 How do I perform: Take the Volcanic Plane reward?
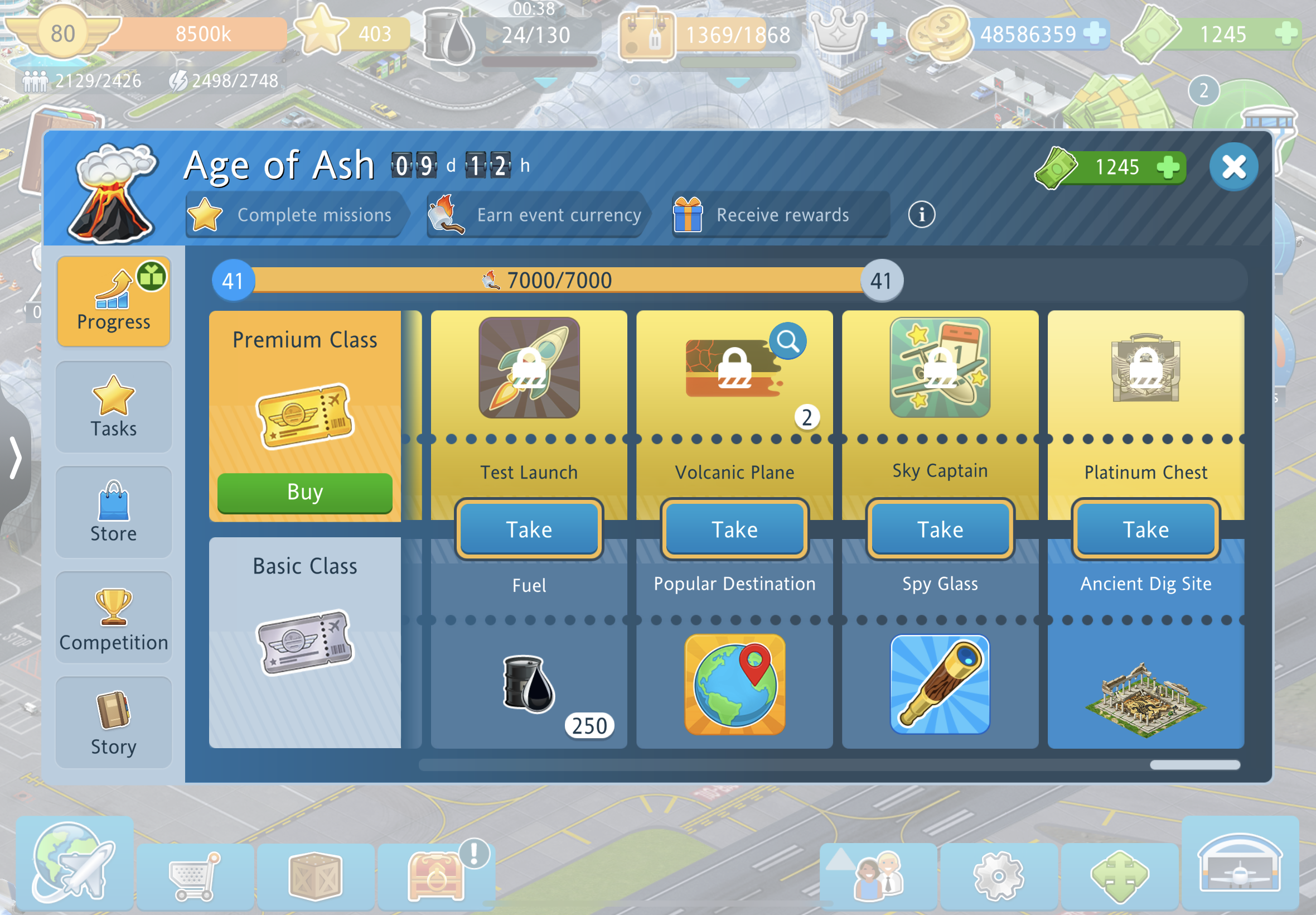click(x=734, y=529)
